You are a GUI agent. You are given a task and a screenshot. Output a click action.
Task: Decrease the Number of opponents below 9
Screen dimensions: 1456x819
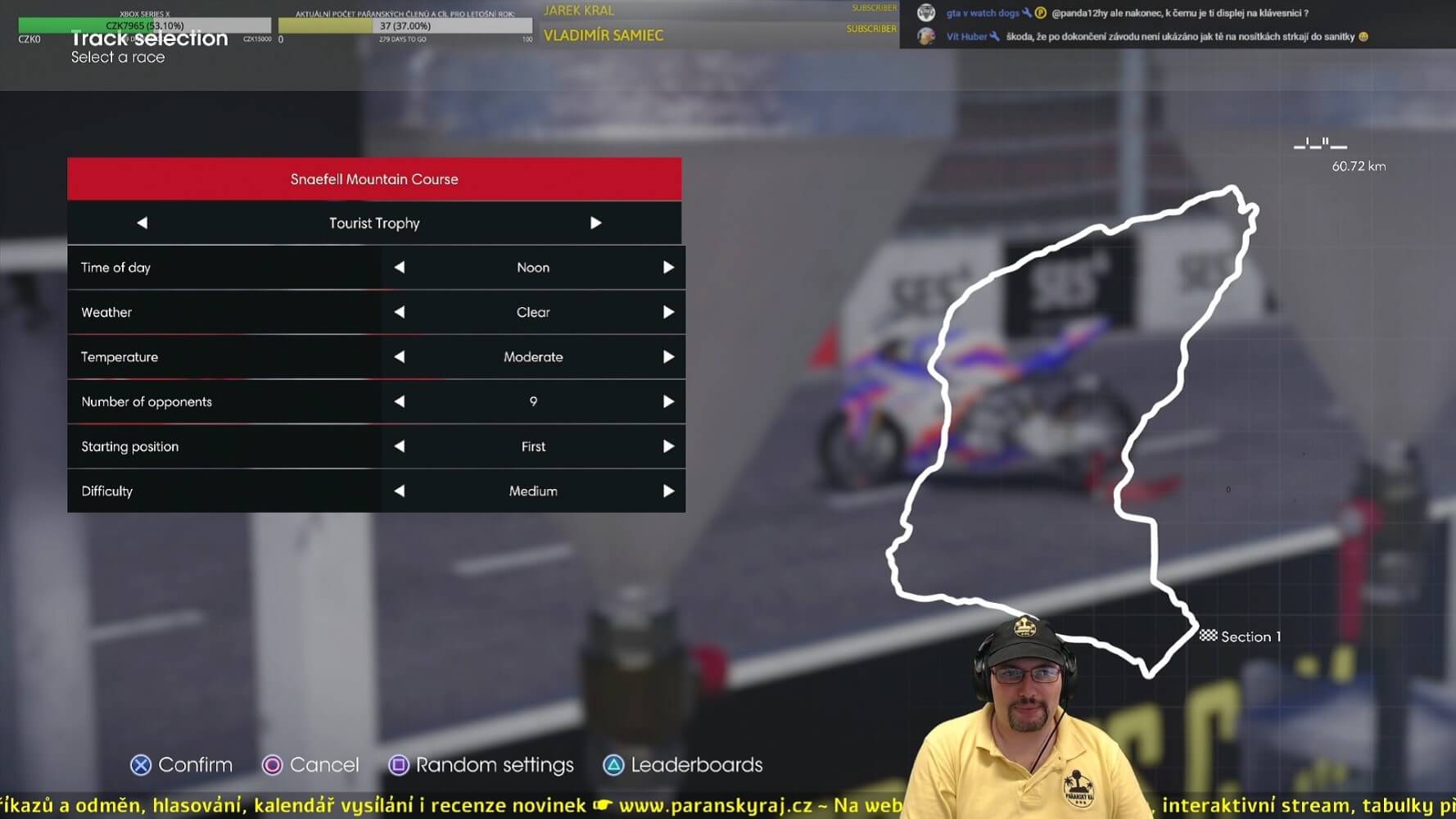[x=400, y=401]
